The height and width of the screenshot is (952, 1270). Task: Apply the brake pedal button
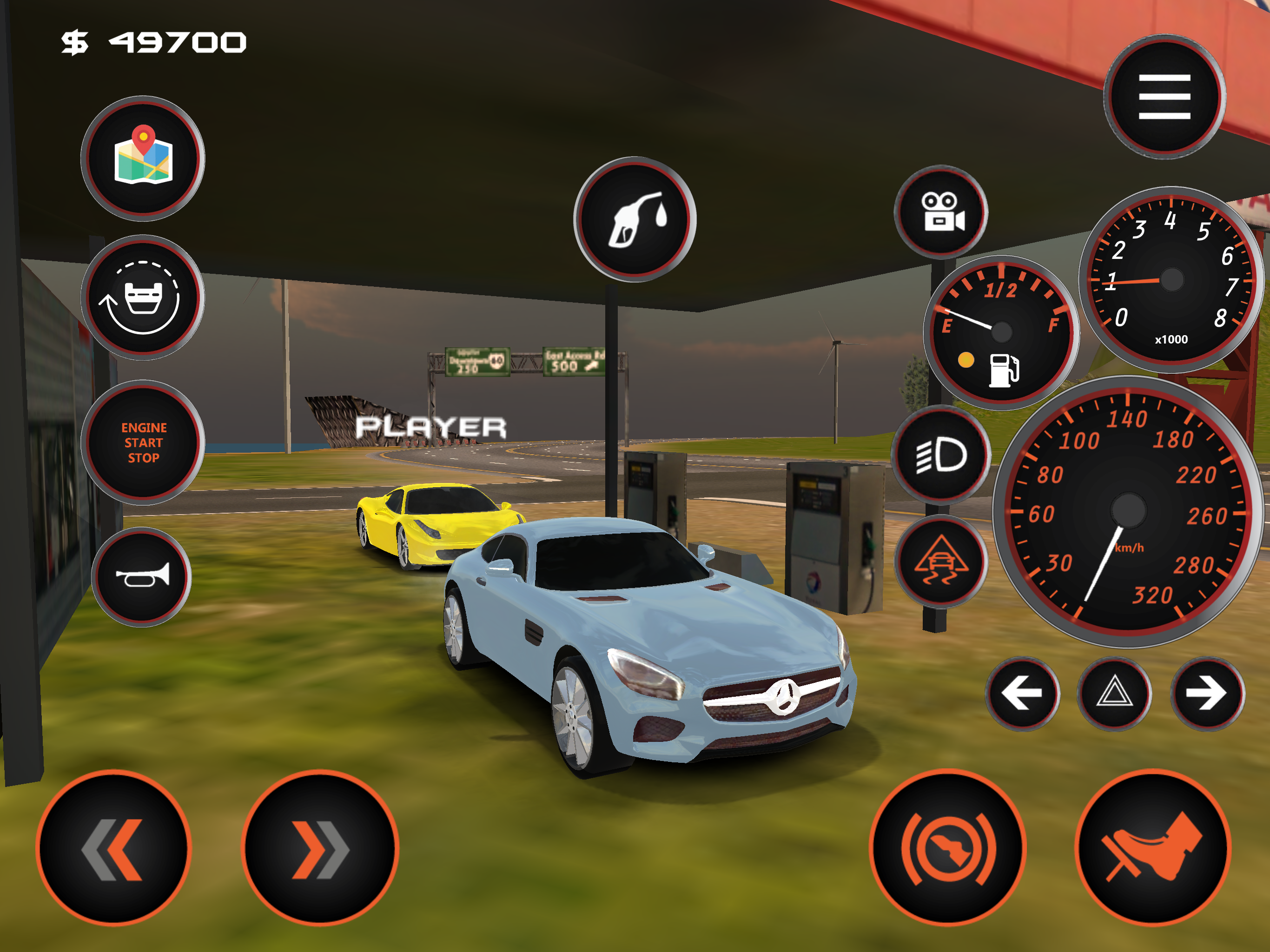point(948,848)
